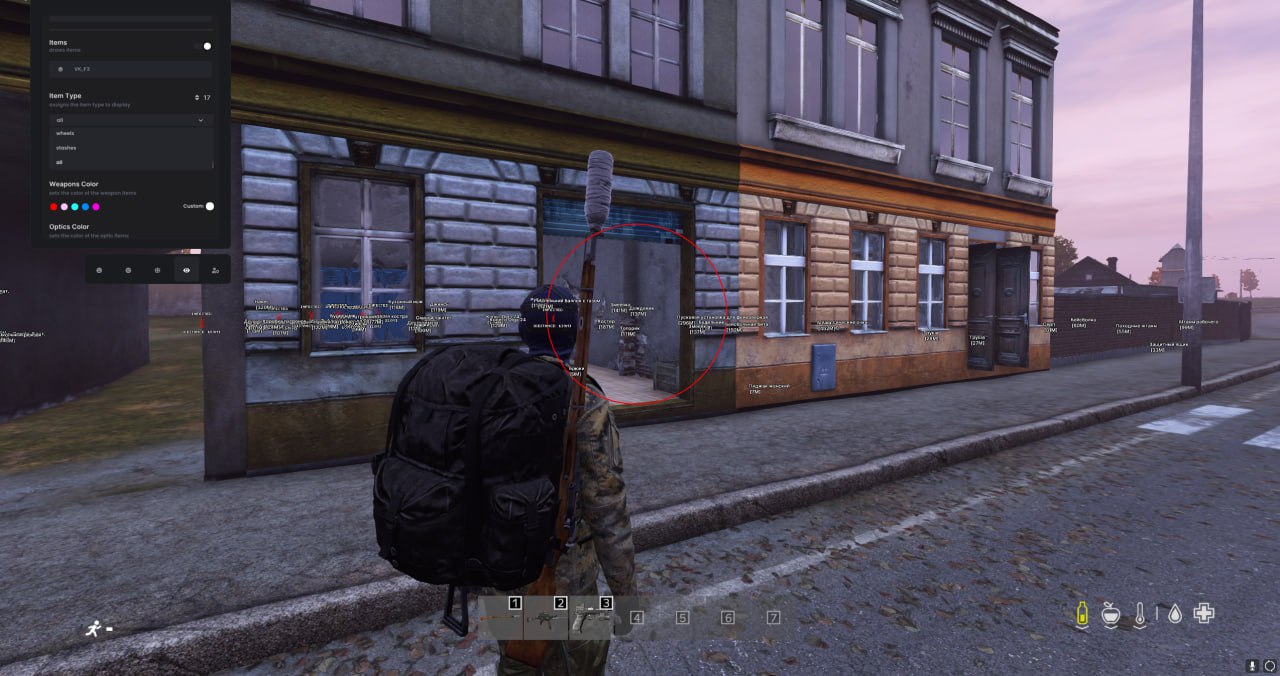Toggle the Items drawing switch

(205, 46)
